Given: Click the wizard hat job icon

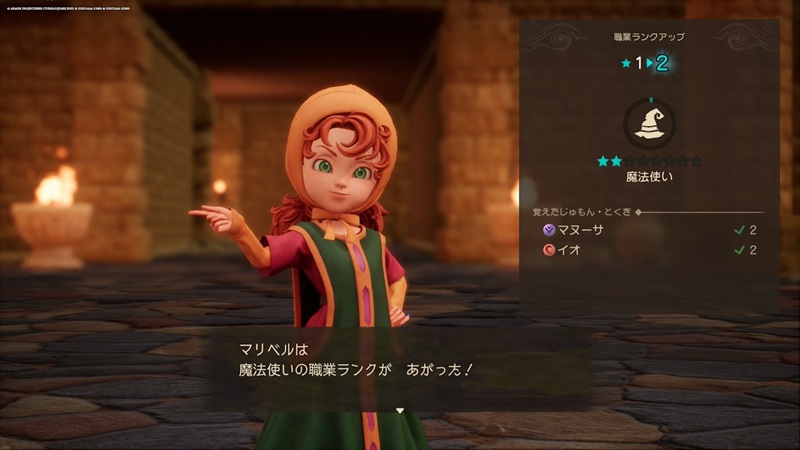Looking at the screenshot, I should (x=649, y=124).
